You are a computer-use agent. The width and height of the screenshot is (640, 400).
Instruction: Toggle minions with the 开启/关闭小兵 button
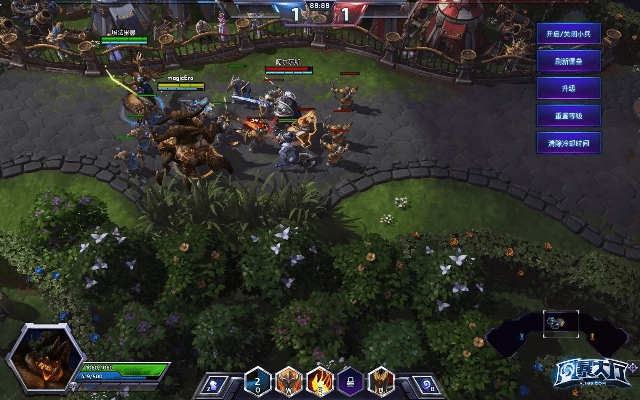[x=567, y=33]
